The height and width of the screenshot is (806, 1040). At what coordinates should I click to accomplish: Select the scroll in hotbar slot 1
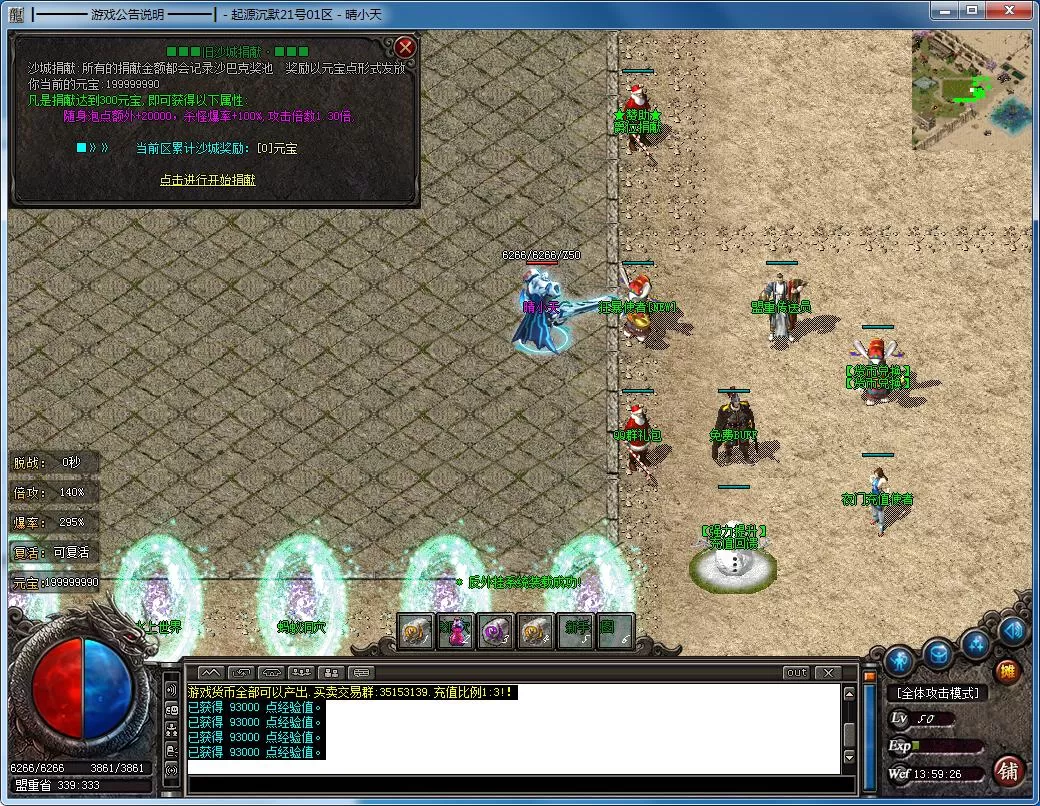[x=416, y=631]
